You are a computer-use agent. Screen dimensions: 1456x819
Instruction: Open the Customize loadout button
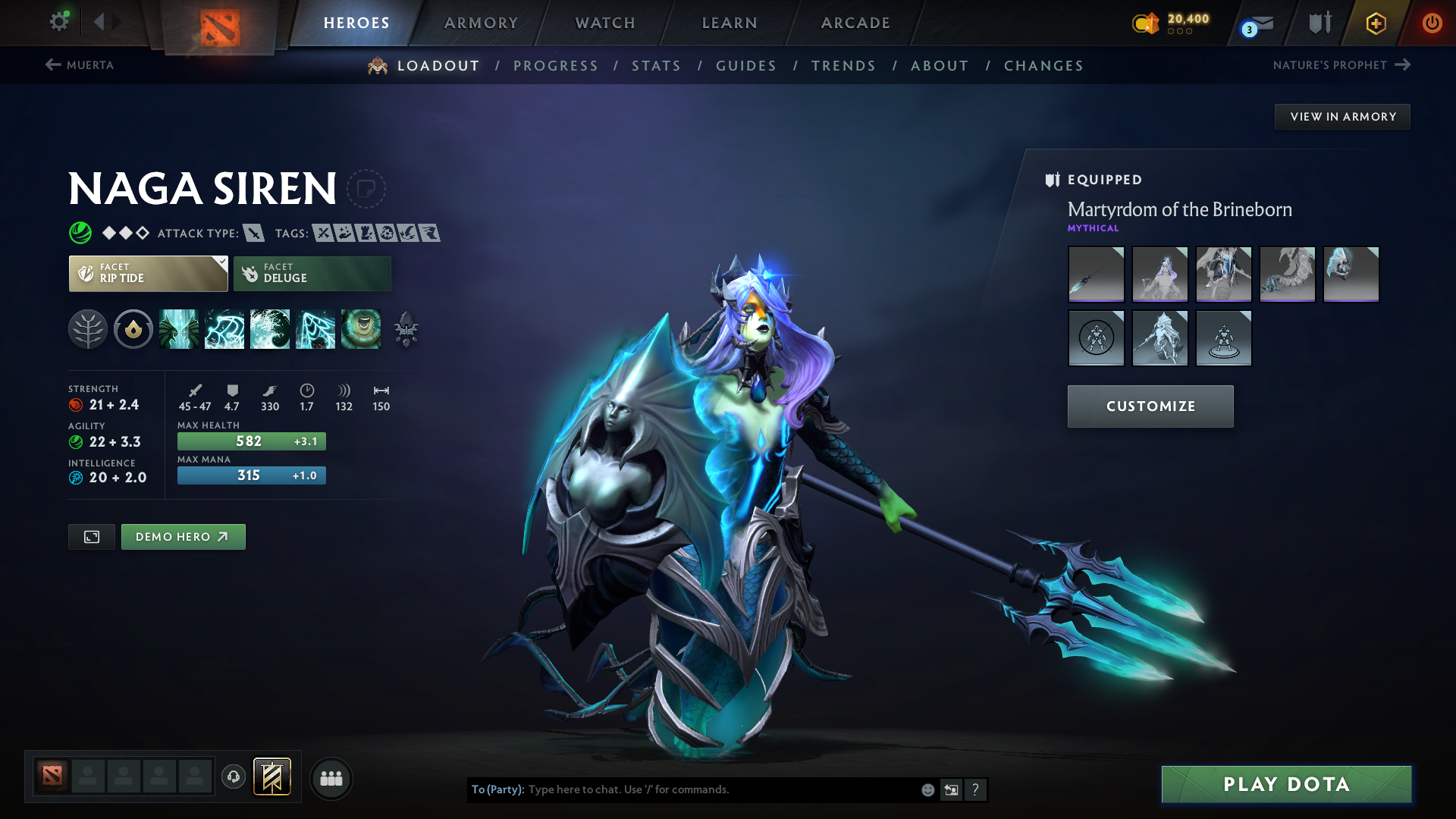coord(1150,406)
